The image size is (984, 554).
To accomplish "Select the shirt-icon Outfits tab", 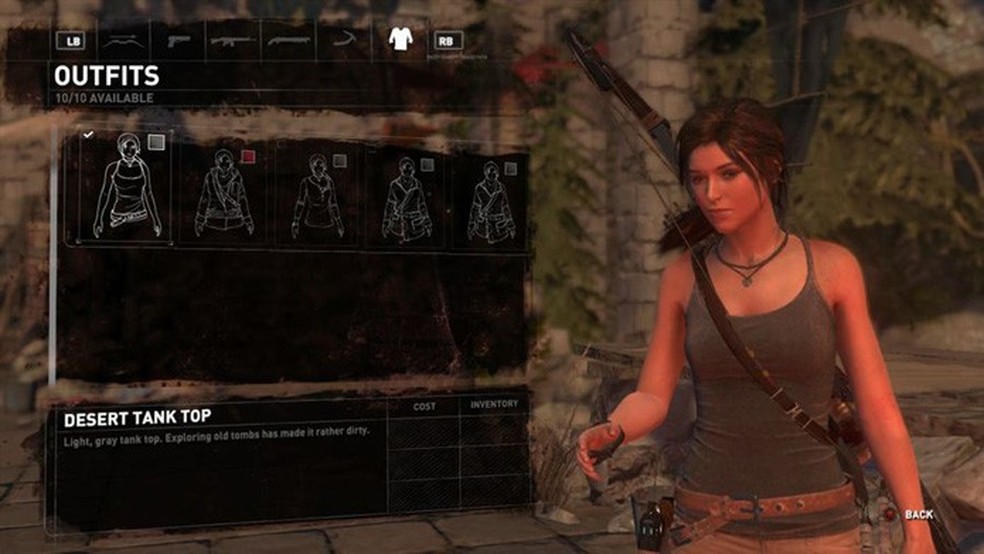I will point(400,40).
